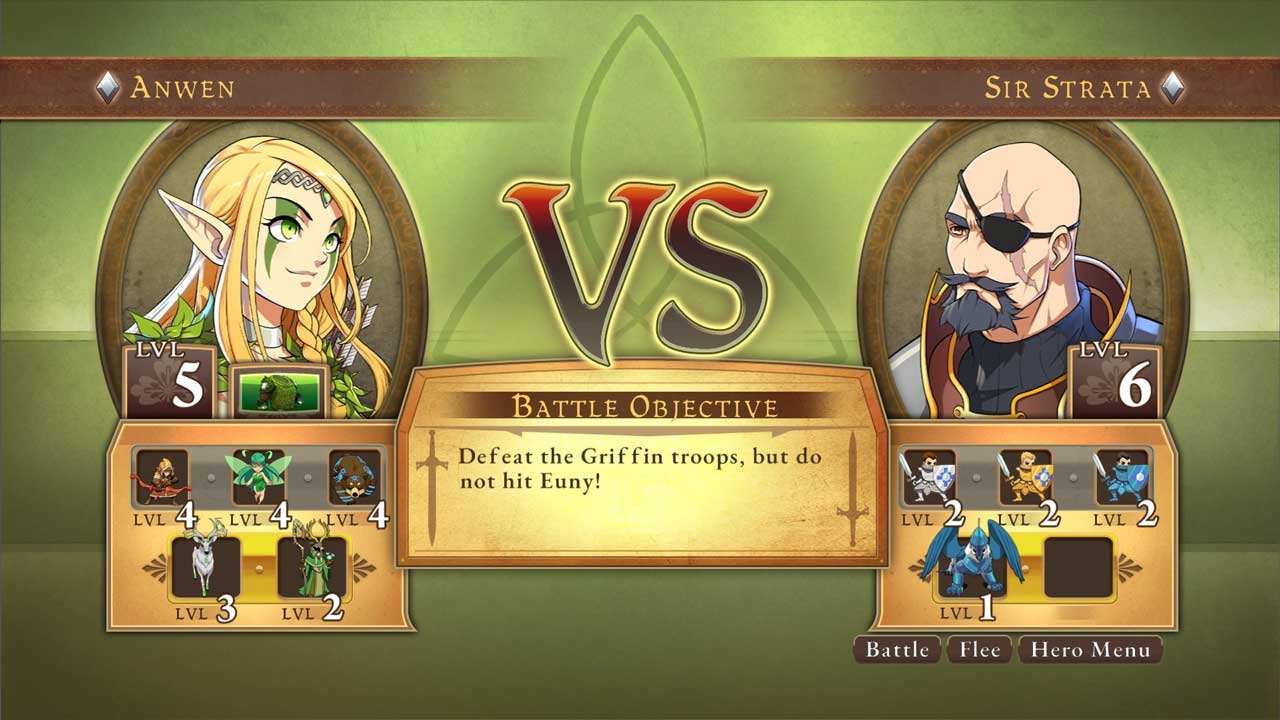The height and width of the screenshot is (720, 1280).
Task: Select Anwen's red-bow archer unit slot
Action: pos(162,477)
